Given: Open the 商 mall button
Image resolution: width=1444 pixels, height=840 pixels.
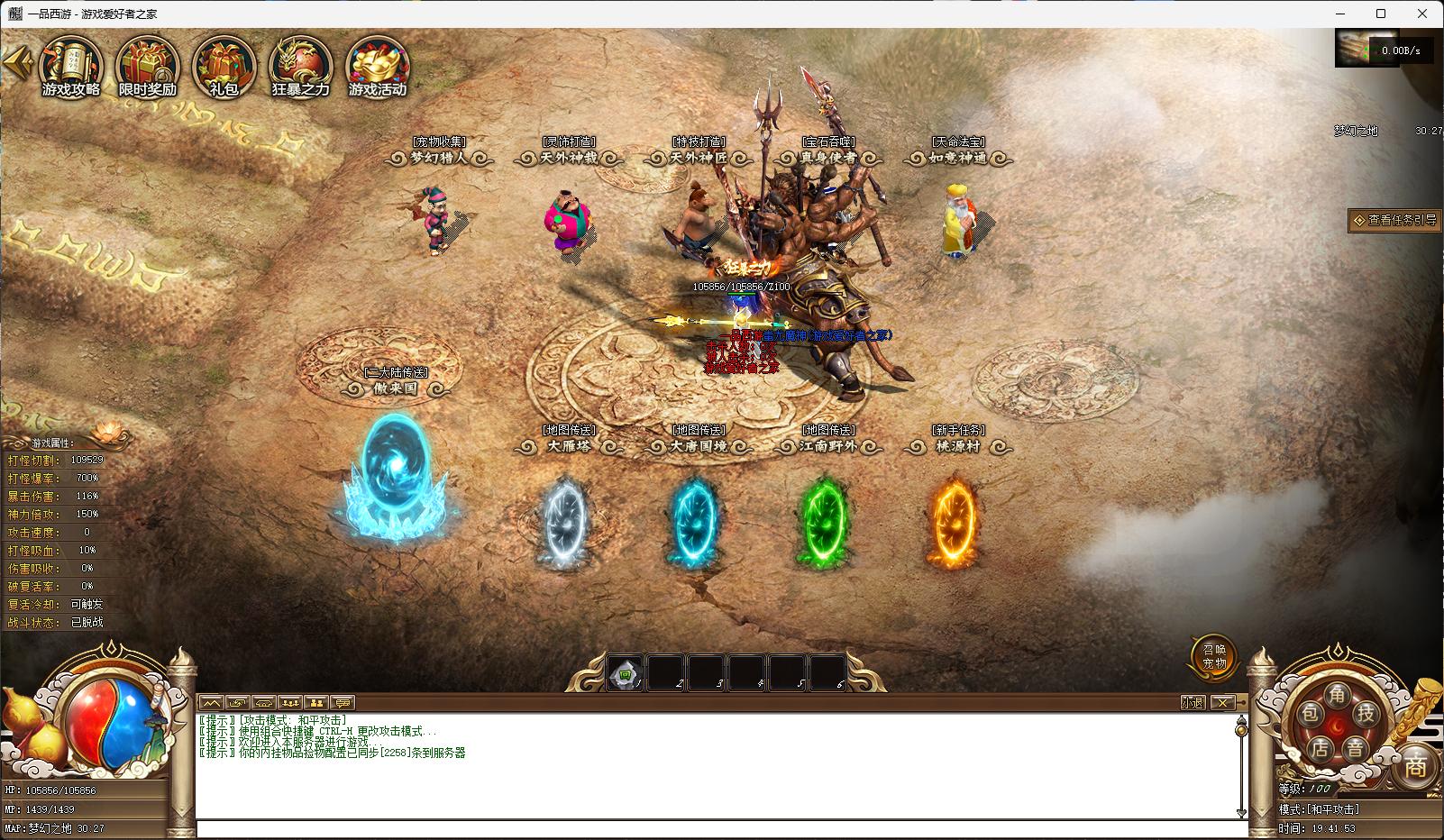Looking at the screenshot, I should tap(1415, 767).
